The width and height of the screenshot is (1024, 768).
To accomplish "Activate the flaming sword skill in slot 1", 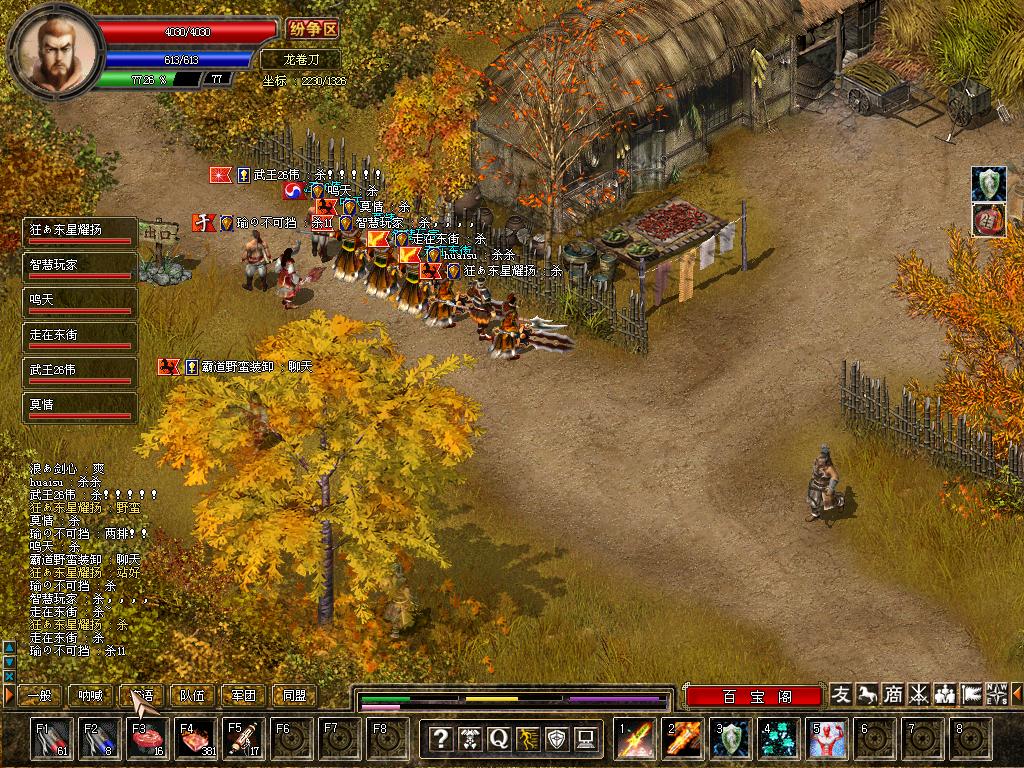I will 636,738.
